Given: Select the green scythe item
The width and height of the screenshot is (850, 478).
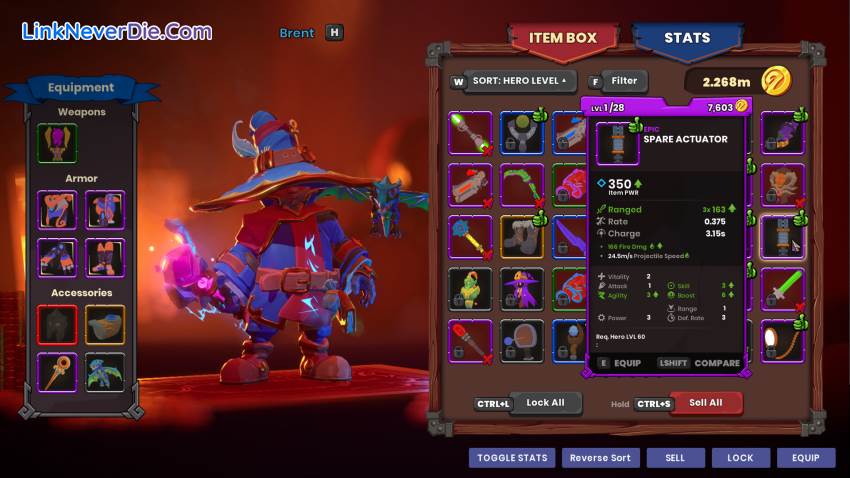Looking at the screenshot, I should [x=522, y=185].
